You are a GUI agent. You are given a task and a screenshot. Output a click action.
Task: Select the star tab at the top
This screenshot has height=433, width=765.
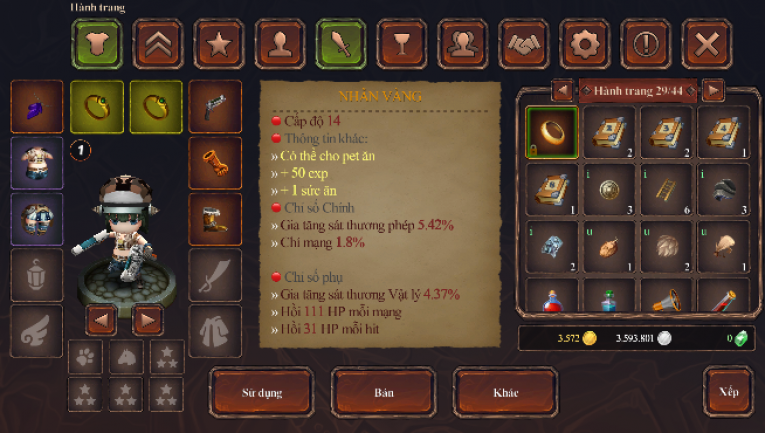coord(219,43)
